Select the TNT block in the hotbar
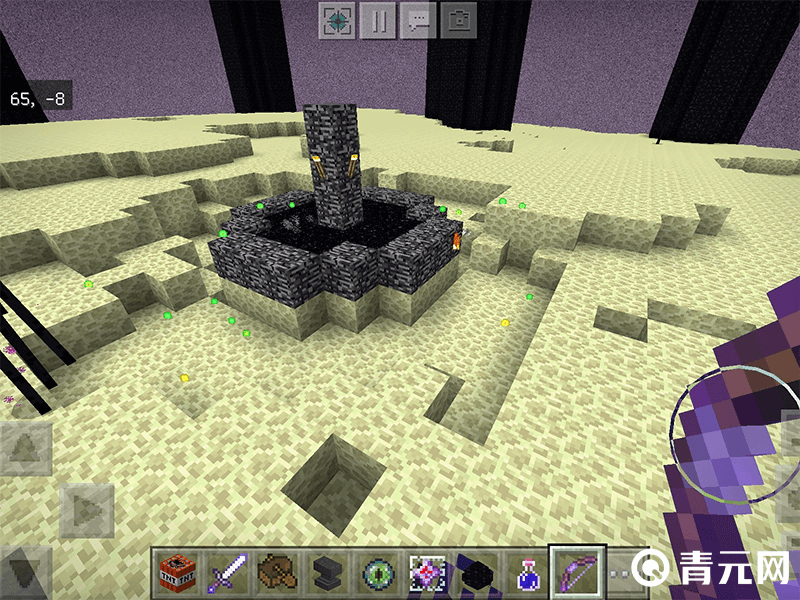Screen dimensions: 800x600 click(174, 574)
